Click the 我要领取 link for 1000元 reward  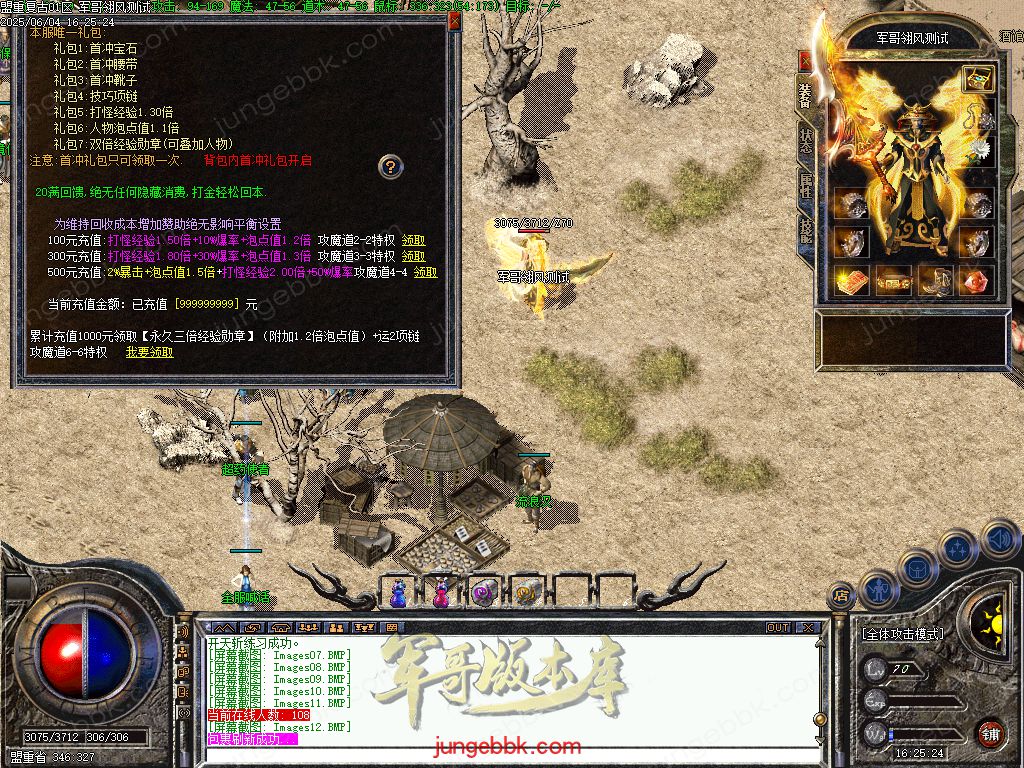point(149,352)
